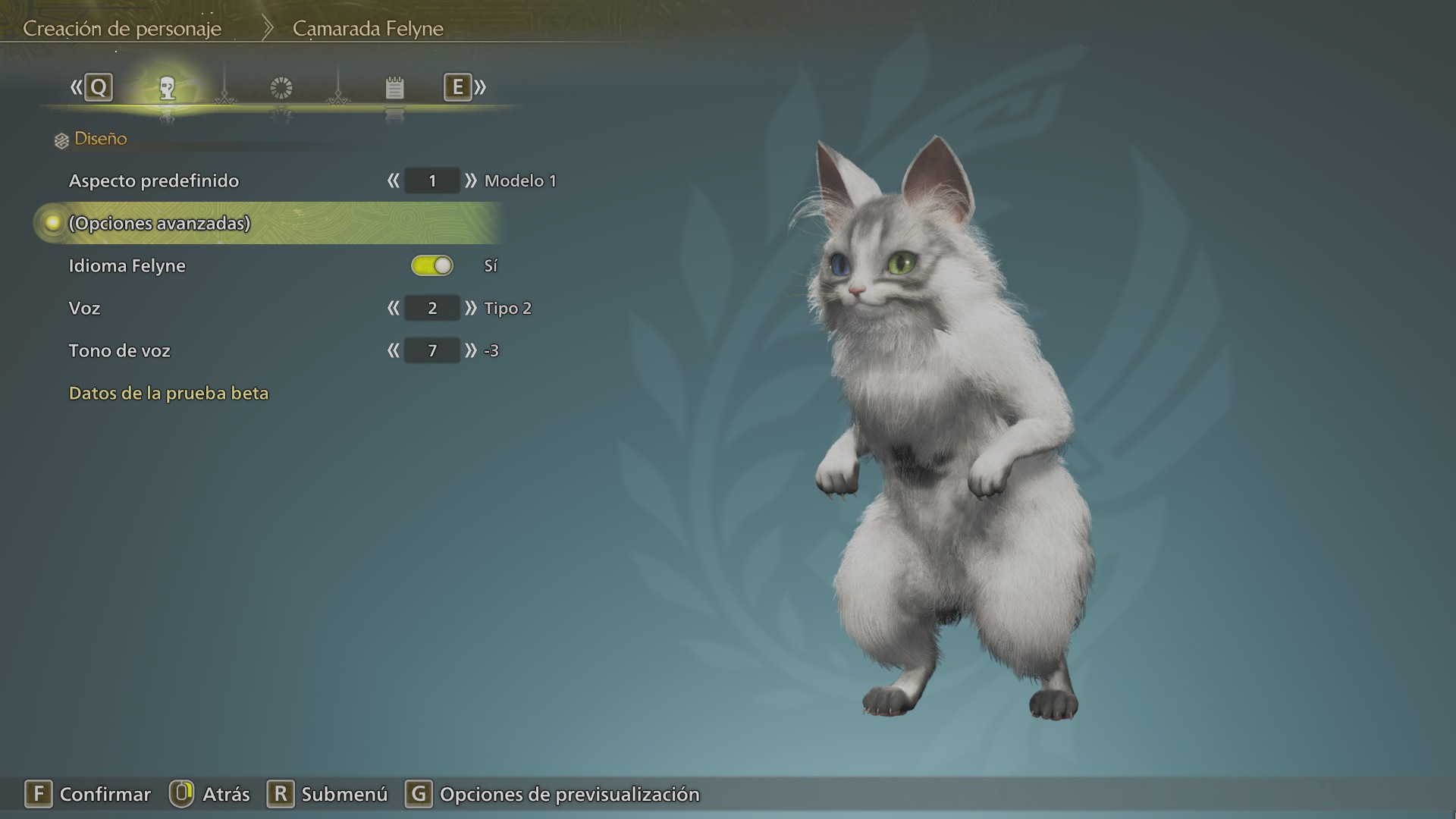
Task: Go back with the Atrás button
Action: tap(209, 794)
